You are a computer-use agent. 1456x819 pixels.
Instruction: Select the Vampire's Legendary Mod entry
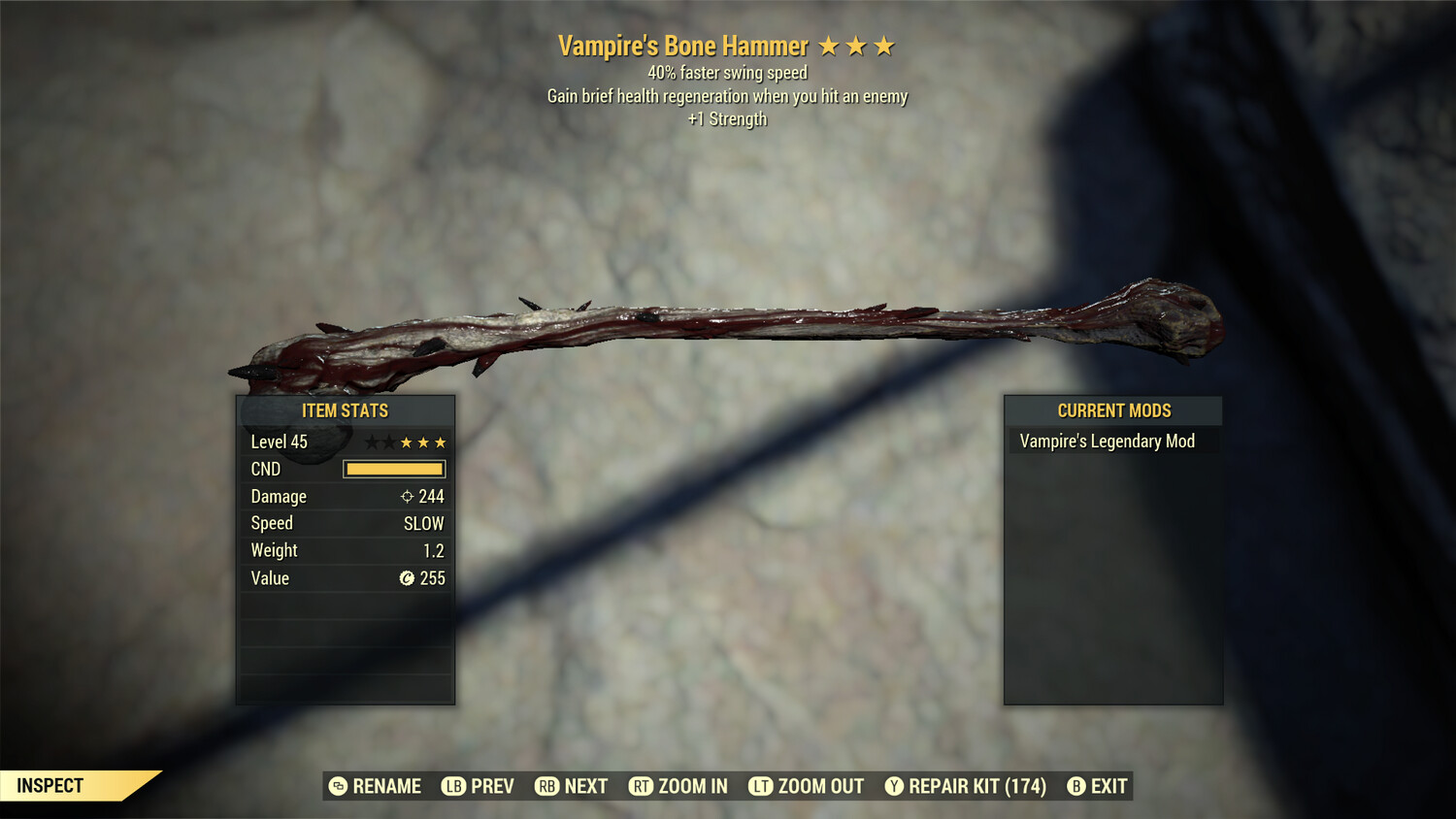click(x=1107, y=442)
